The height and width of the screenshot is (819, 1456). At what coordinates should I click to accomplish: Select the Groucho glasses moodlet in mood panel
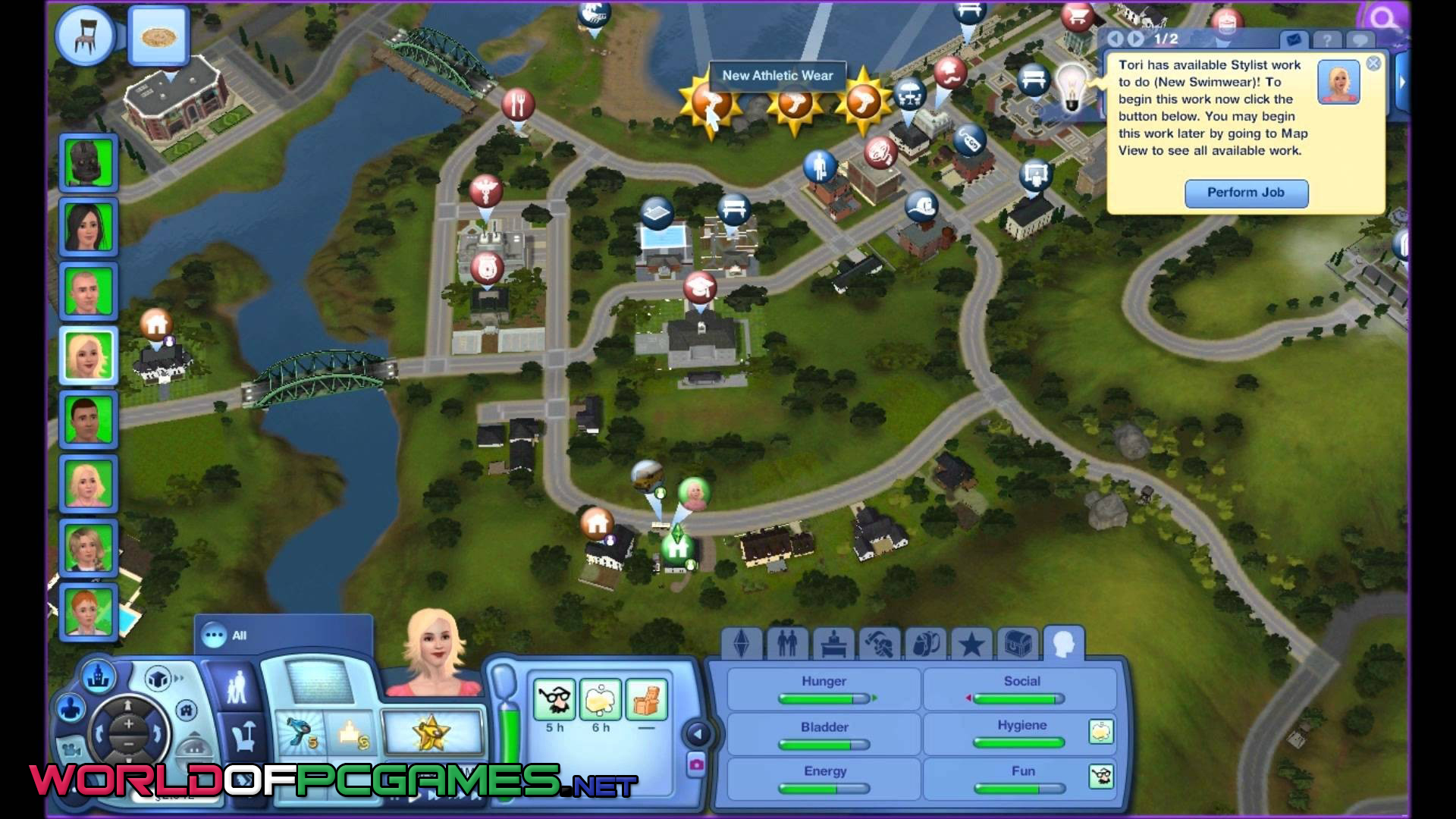coord(554,699)
